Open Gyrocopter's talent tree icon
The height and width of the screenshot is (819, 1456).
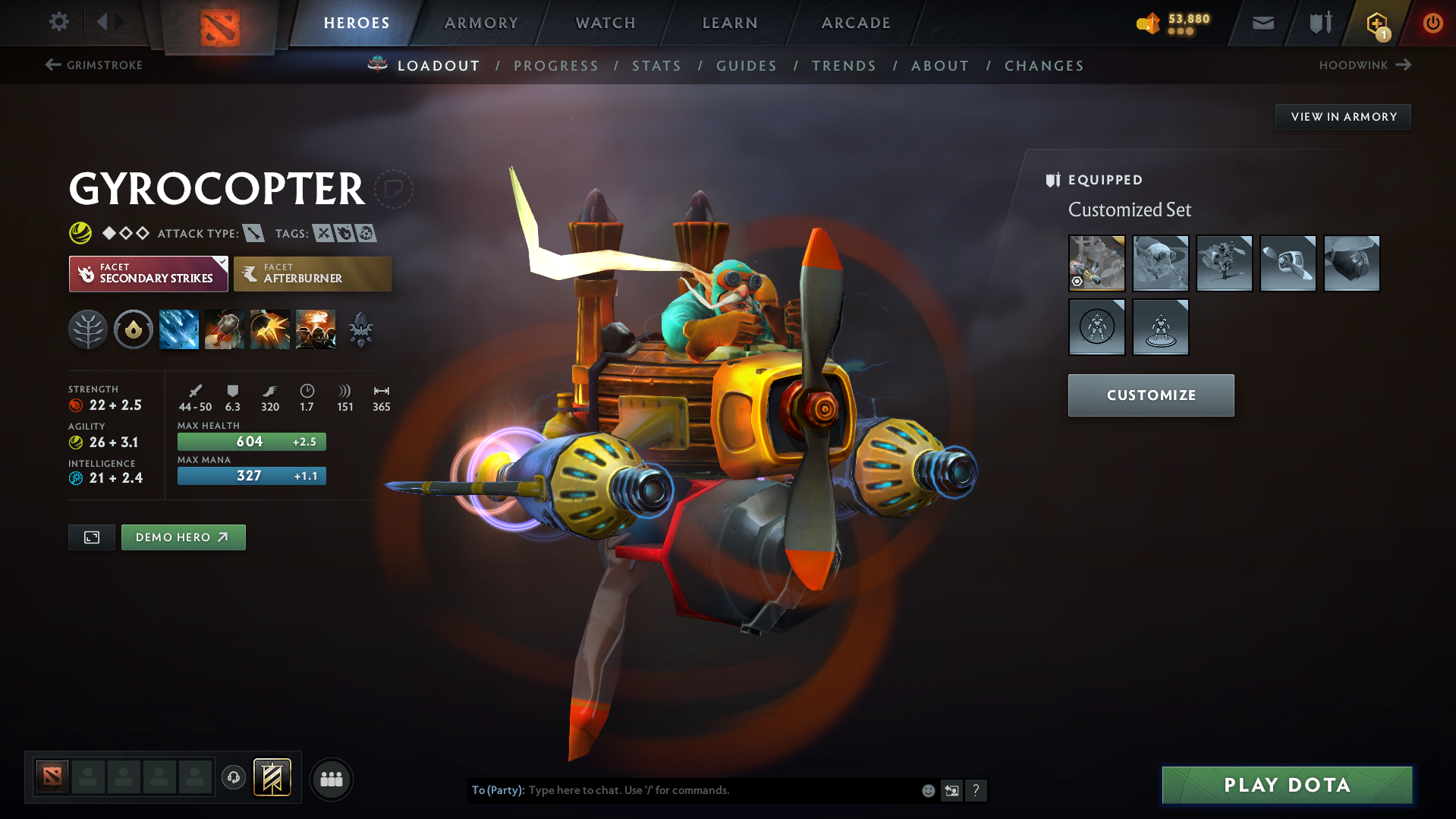coord(88,329)
